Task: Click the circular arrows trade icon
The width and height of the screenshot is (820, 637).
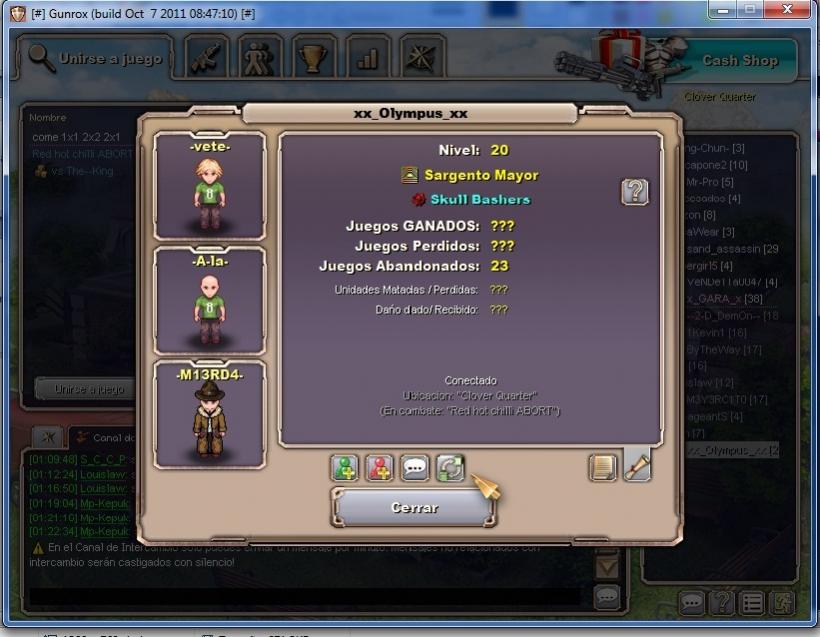Action: [x=450, y=468]
